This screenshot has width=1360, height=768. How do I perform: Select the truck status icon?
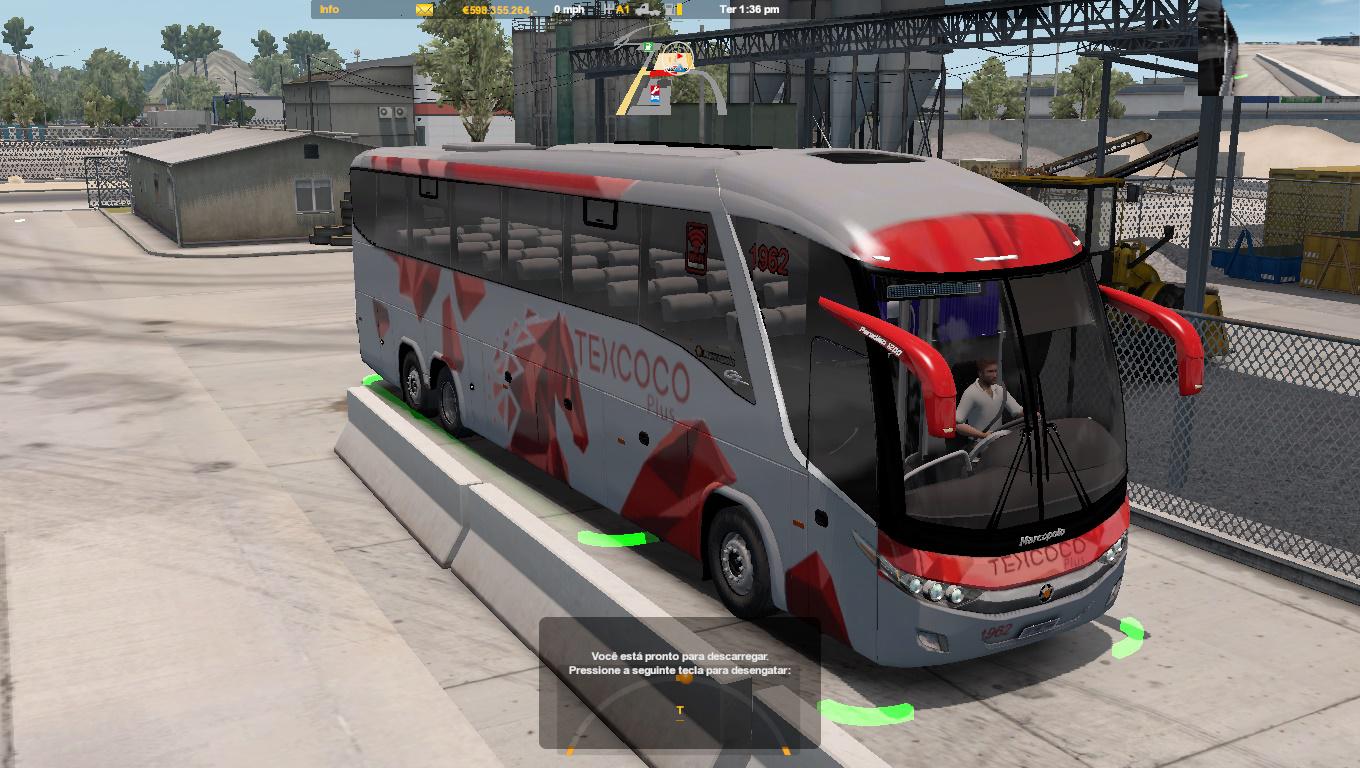click(646, 9)
